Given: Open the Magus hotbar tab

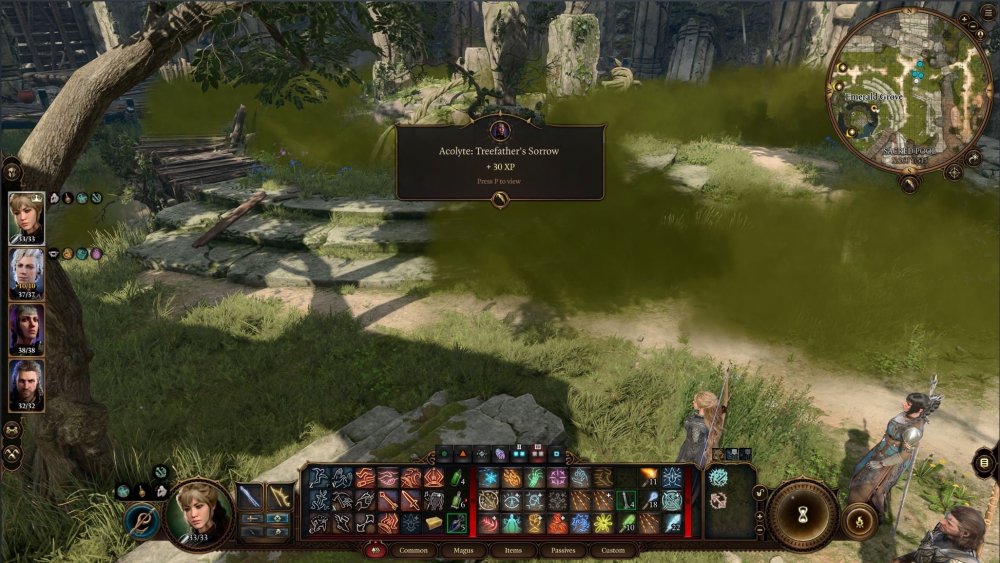Looking at the screenshot, I should (x=465, y=550).
